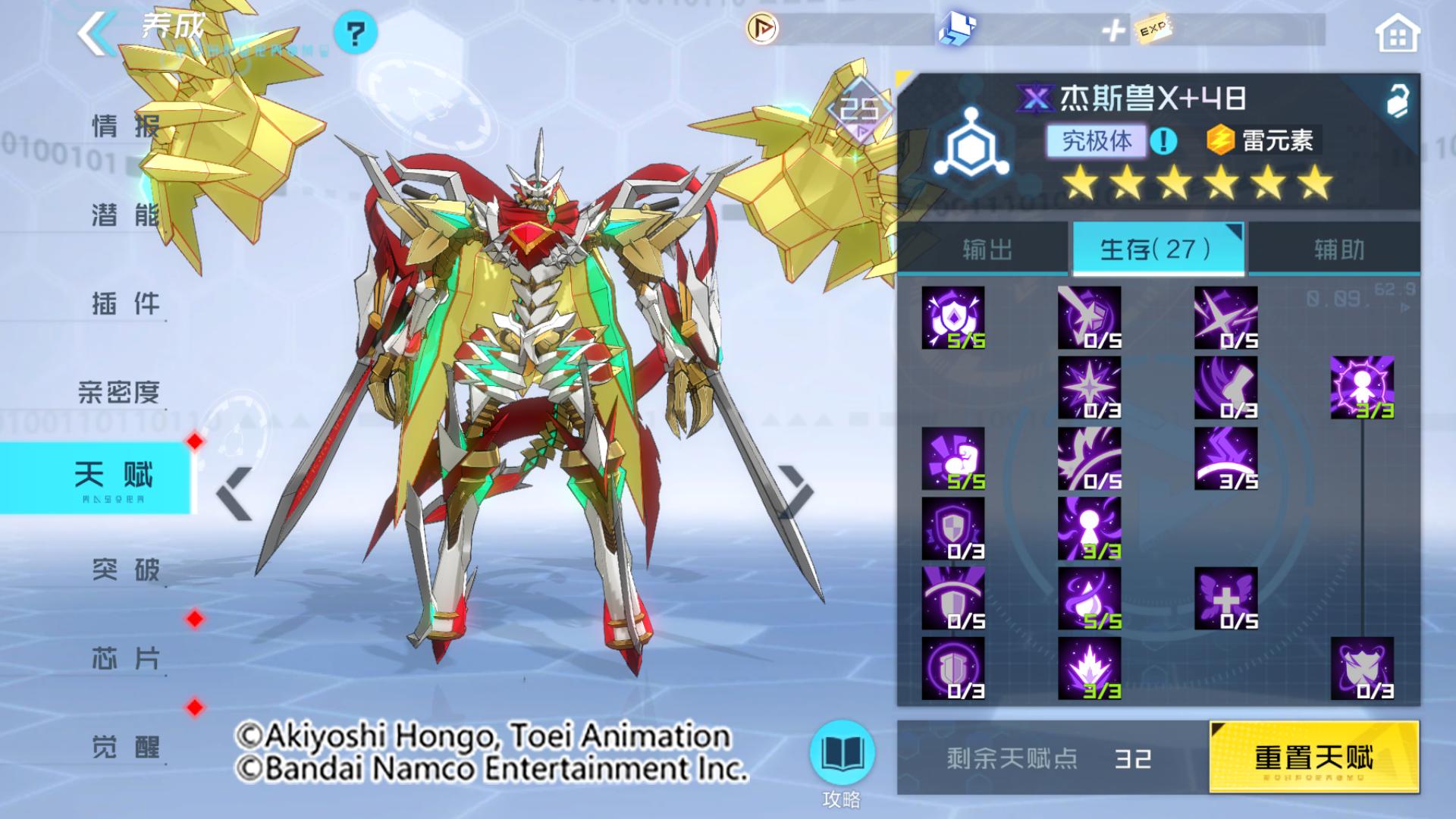Image resolution: width=1456 pixels, height=819 pixels.
Task: Show the next Digimon with right arrow
Action: tap(795, 494)
